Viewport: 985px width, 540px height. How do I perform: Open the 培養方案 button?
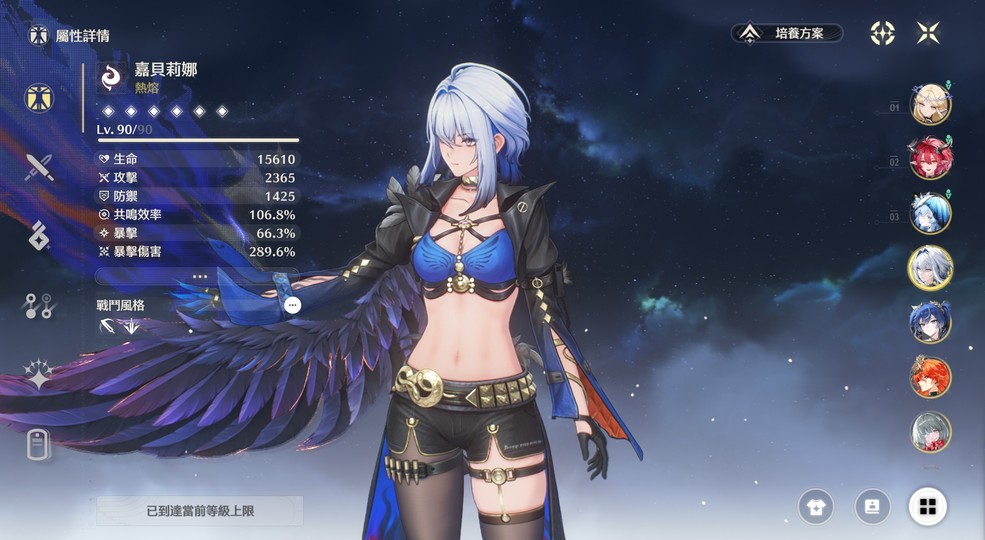click(x=786, y=33)
